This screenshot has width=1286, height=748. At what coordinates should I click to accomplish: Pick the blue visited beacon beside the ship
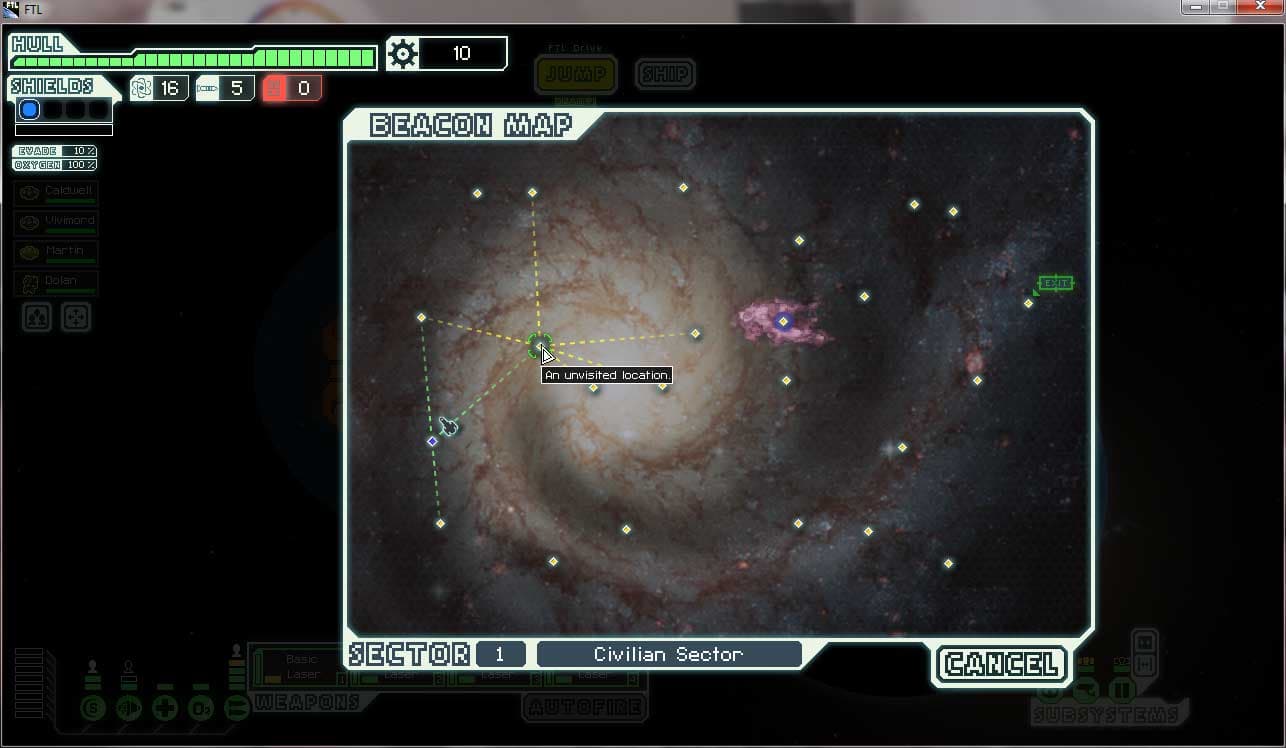[x=432, y=441]
